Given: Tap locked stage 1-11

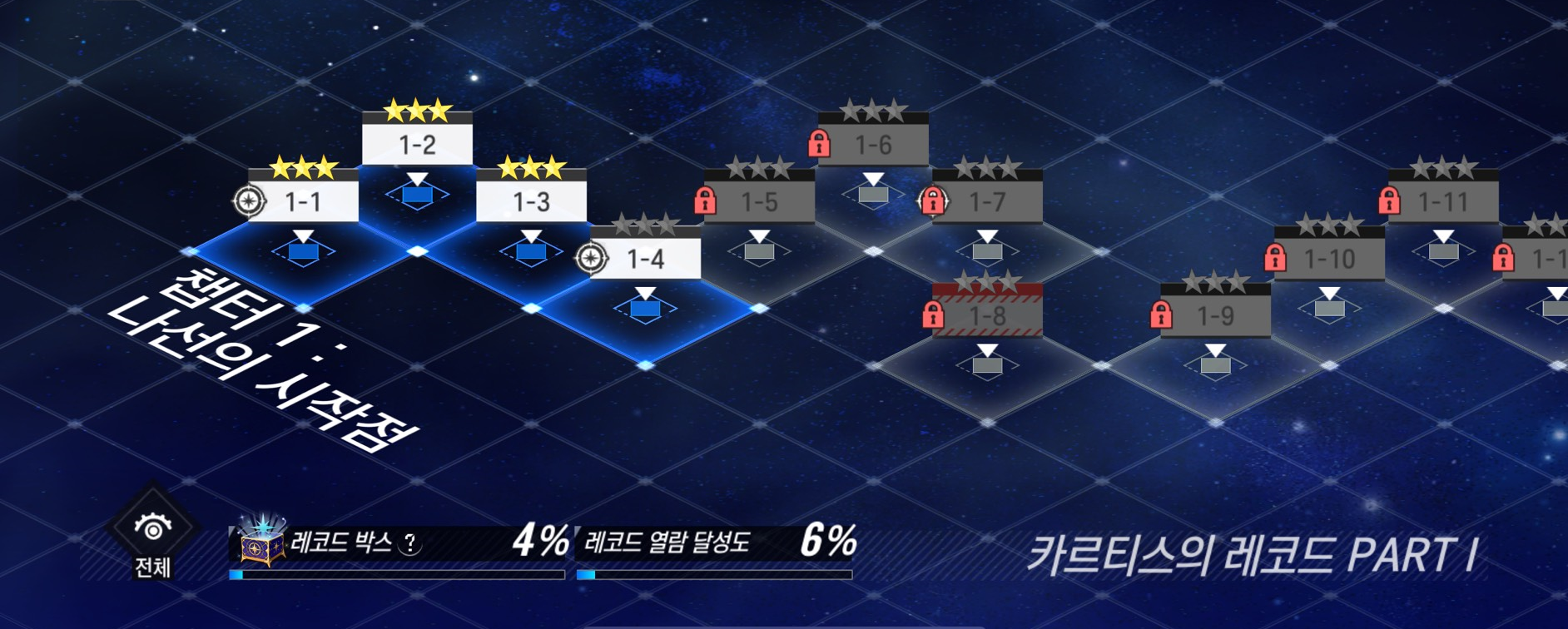Looking at the screenshot, I should click(1443, 202).
